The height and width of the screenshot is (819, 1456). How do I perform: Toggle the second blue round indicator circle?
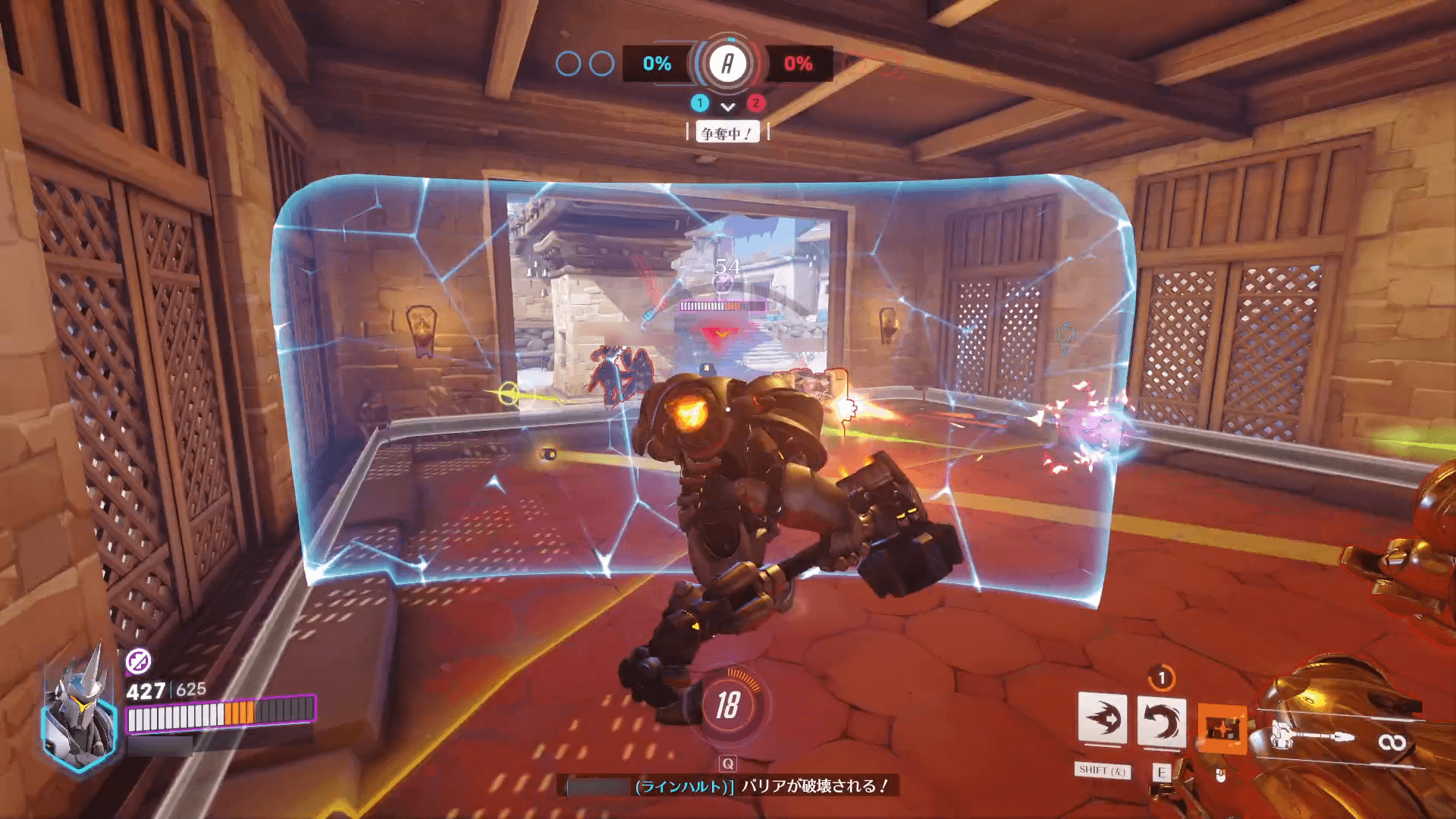point(603,64)
